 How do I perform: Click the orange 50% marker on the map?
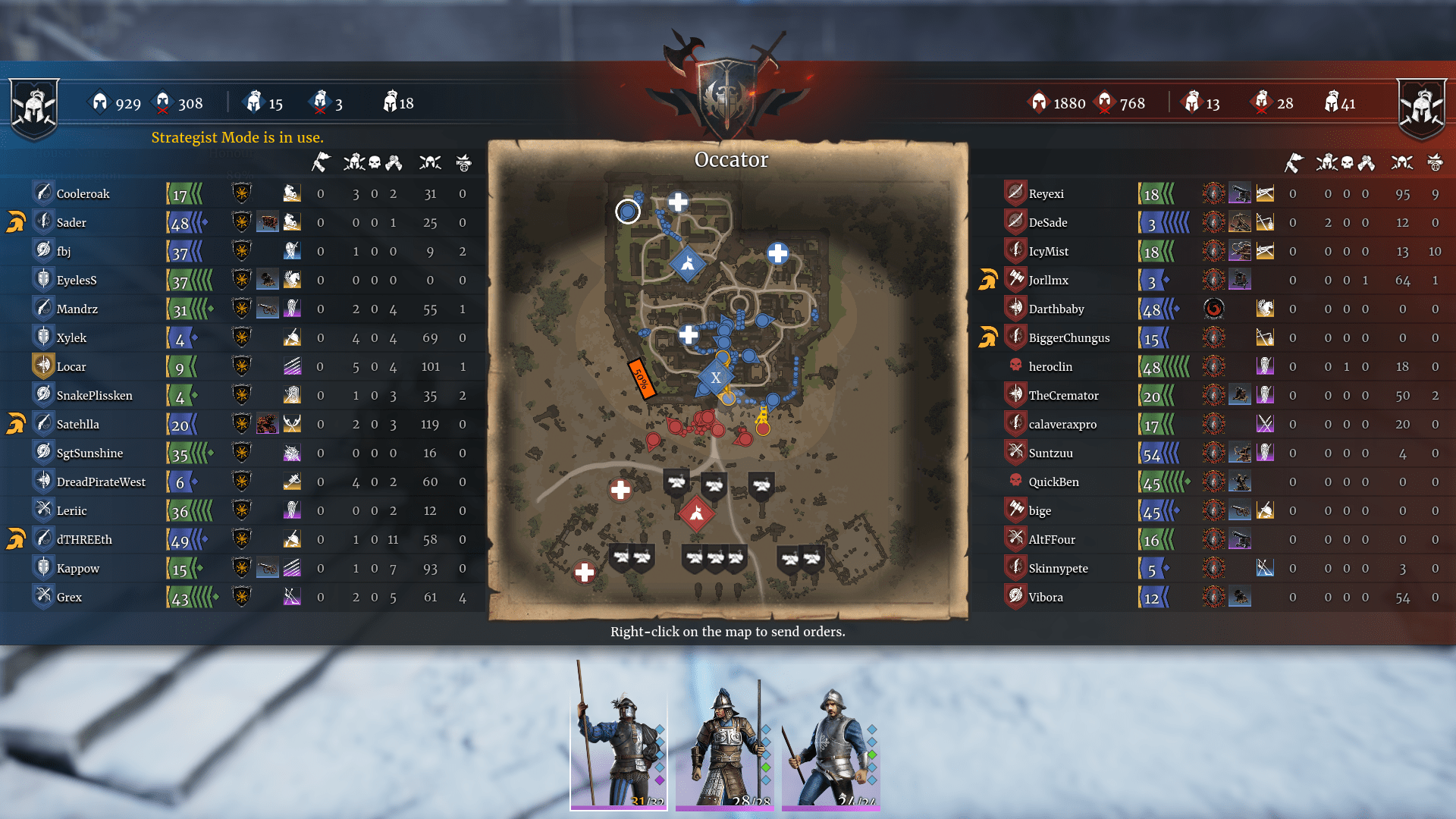pyautogui.click(x=641, y=378)
